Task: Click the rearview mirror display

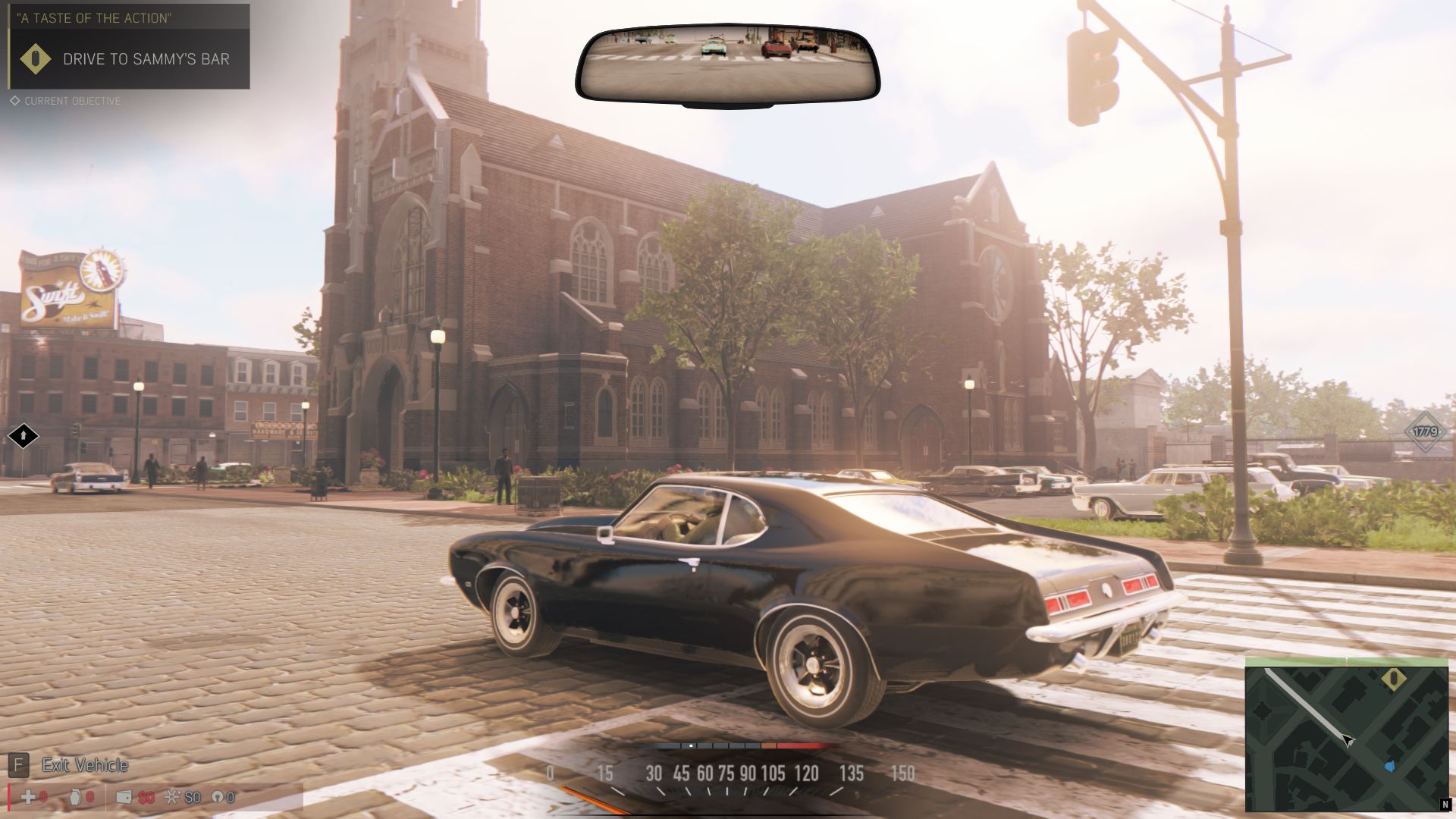Action: (x=727, y=63)
